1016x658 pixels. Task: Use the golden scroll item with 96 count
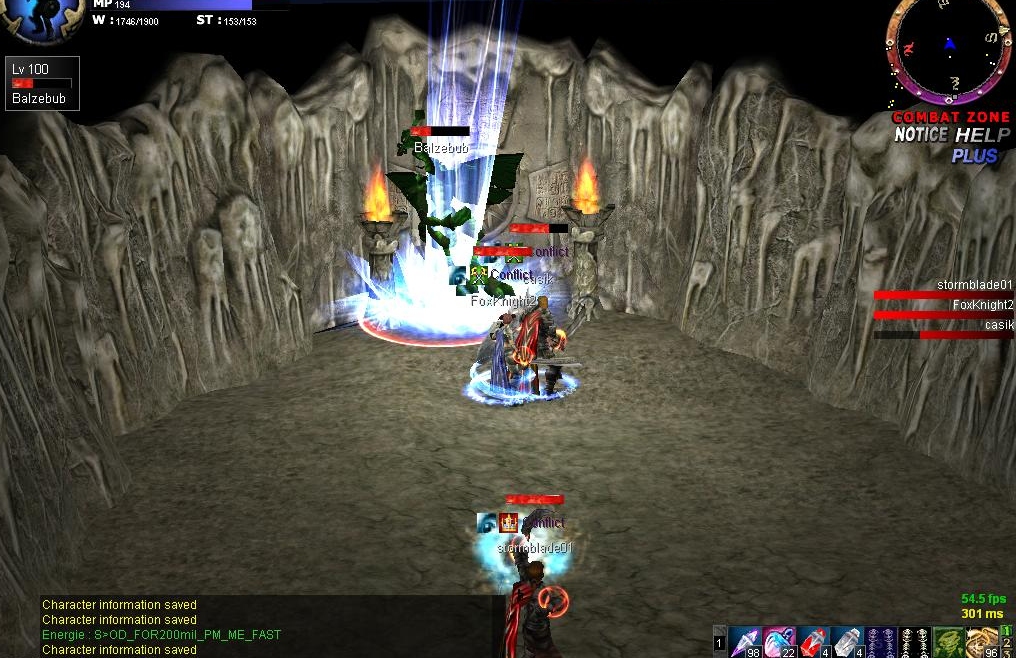(x=982, y=641)
